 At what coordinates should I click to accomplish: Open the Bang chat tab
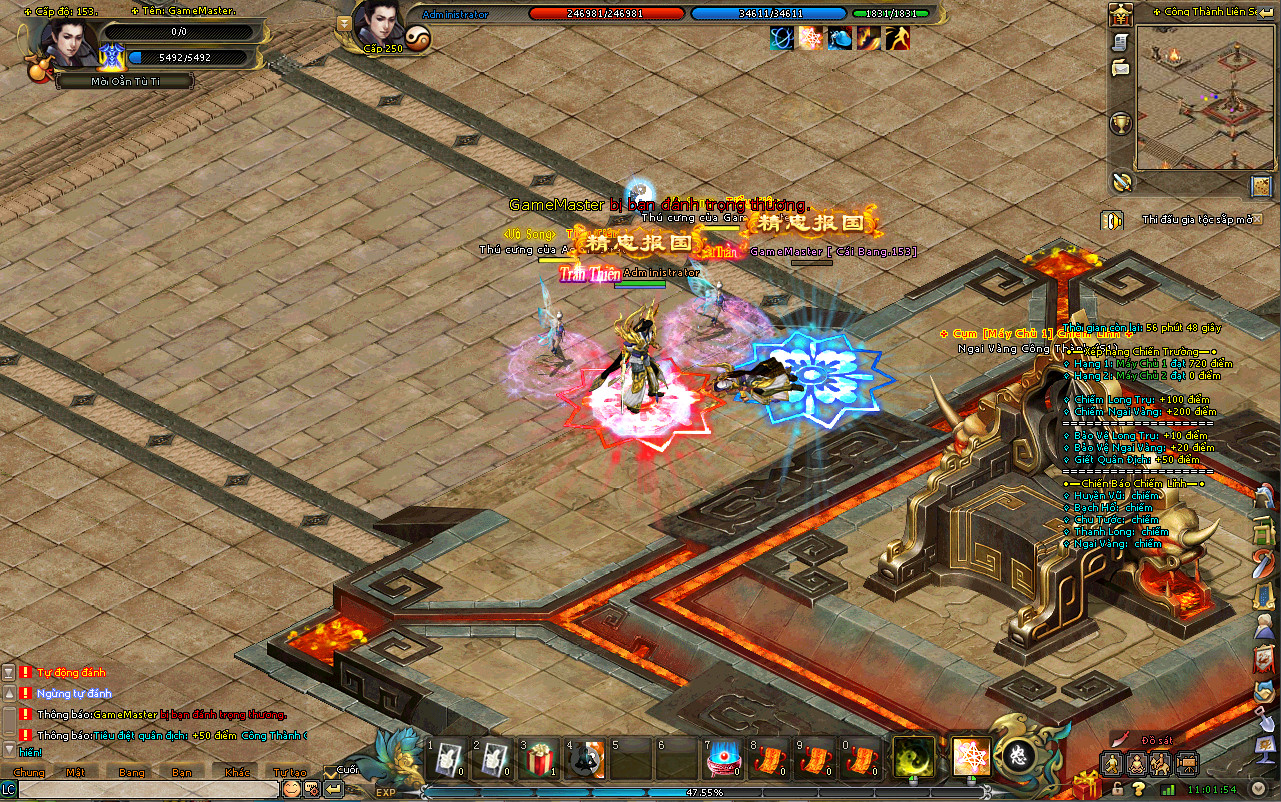click(132, 772)
